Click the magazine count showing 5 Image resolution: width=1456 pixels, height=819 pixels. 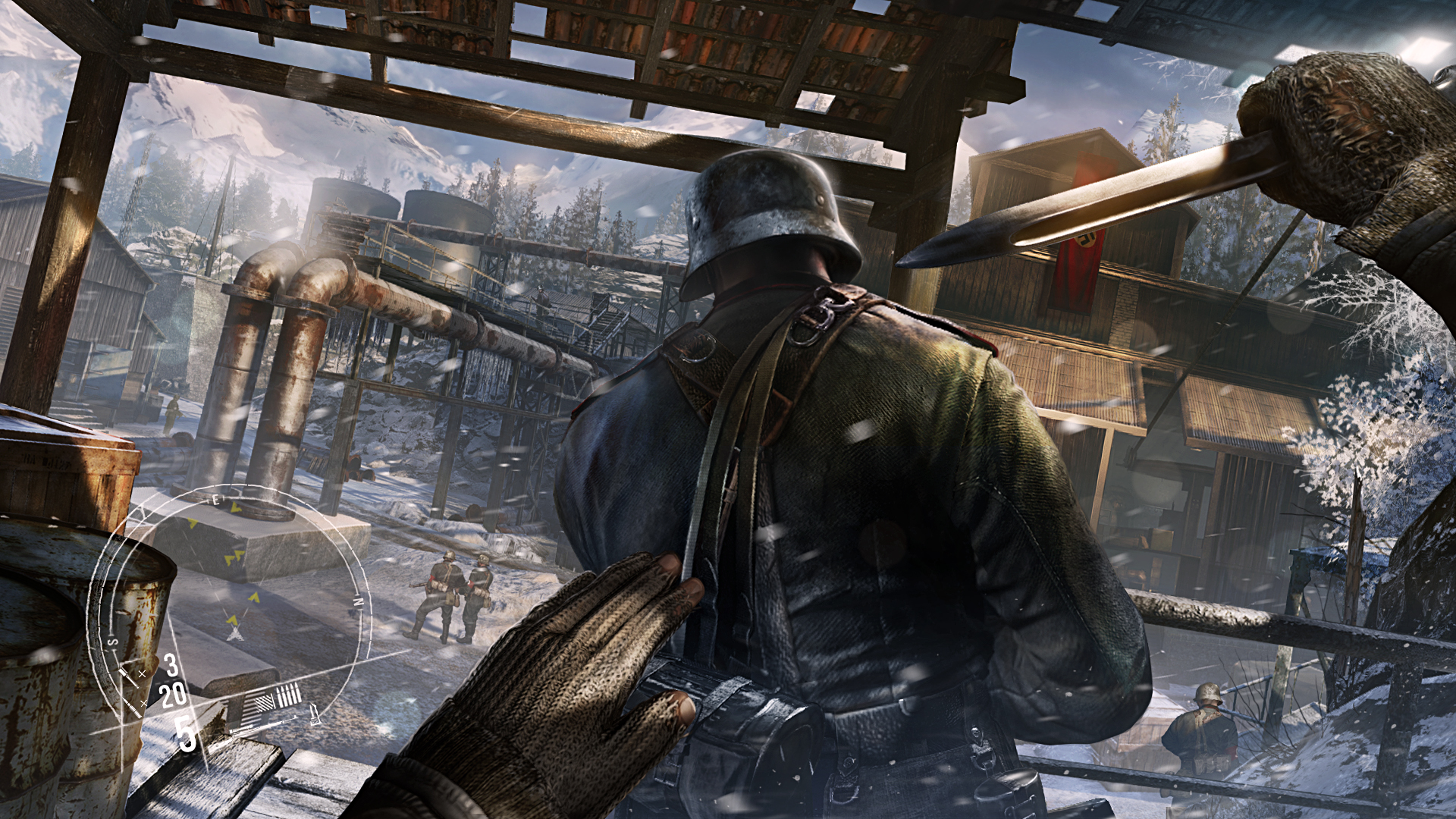pos(185,733)
